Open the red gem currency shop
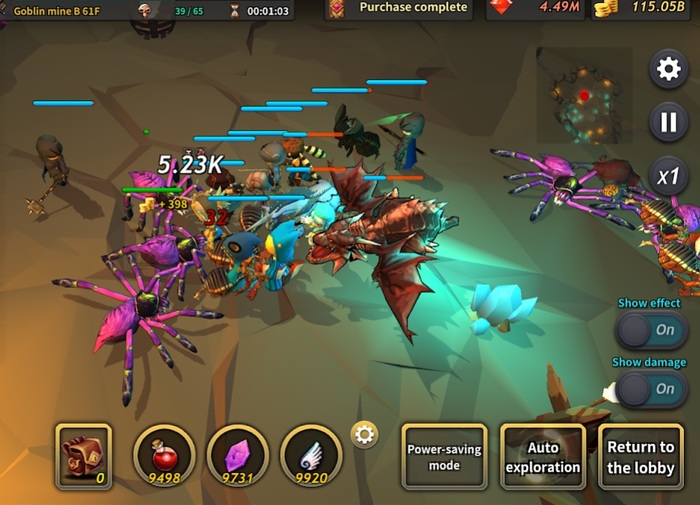 [x=535, y=9]
